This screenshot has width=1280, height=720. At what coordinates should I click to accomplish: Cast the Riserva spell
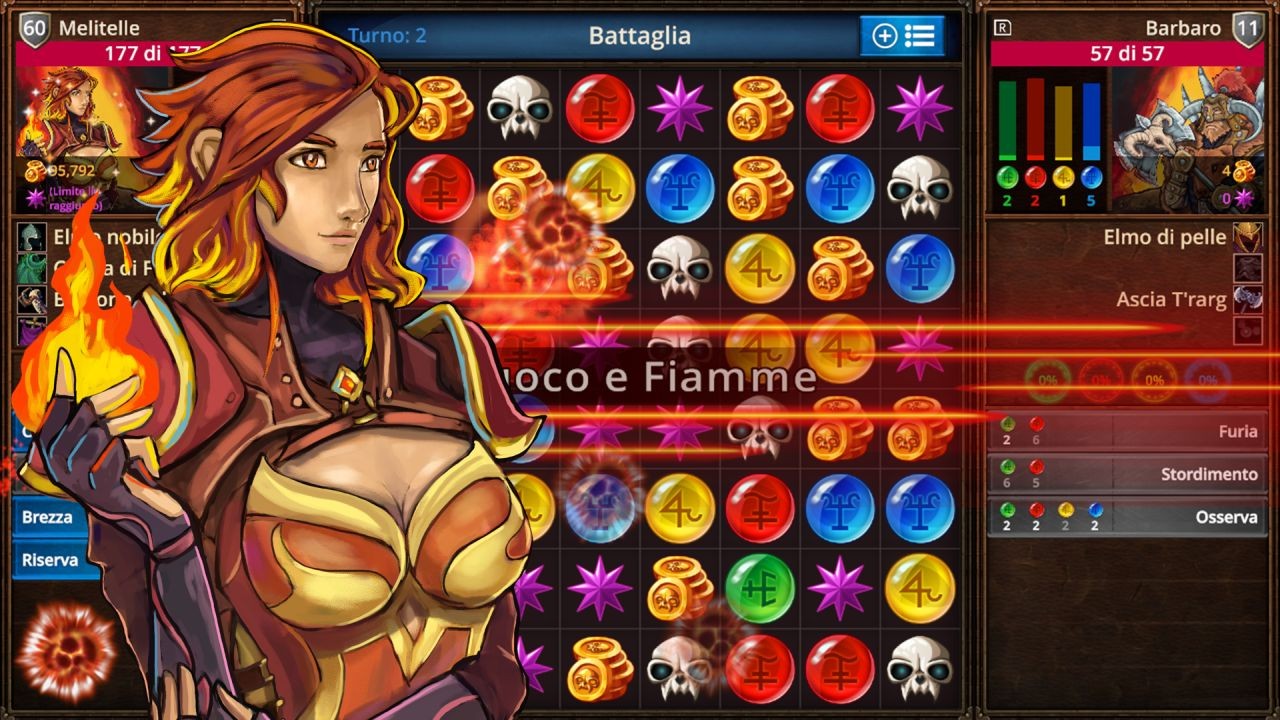pyautogui.click(x=50, y=560)
